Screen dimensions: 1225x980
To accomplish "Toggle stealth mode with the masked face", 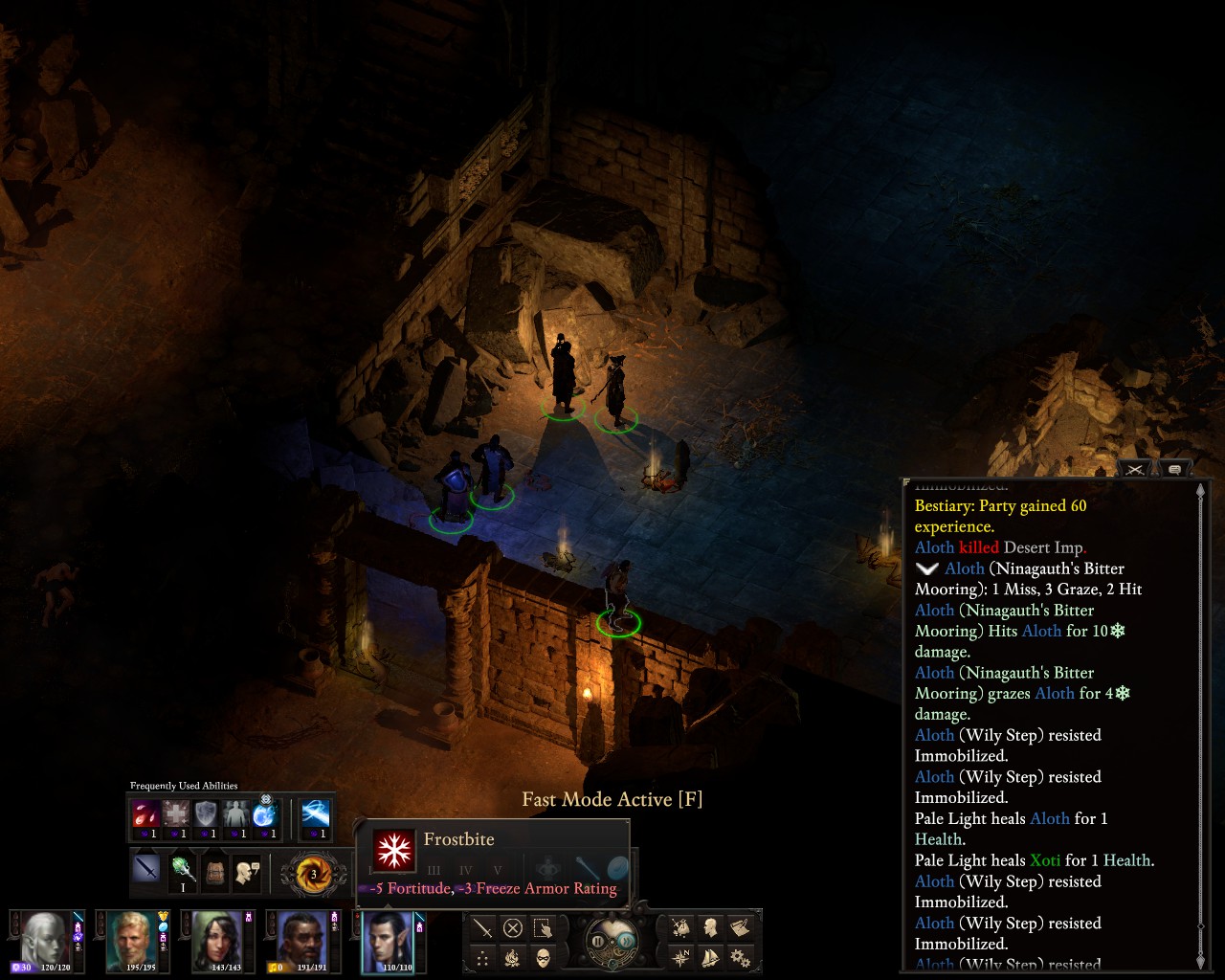I will pos(544,957).
